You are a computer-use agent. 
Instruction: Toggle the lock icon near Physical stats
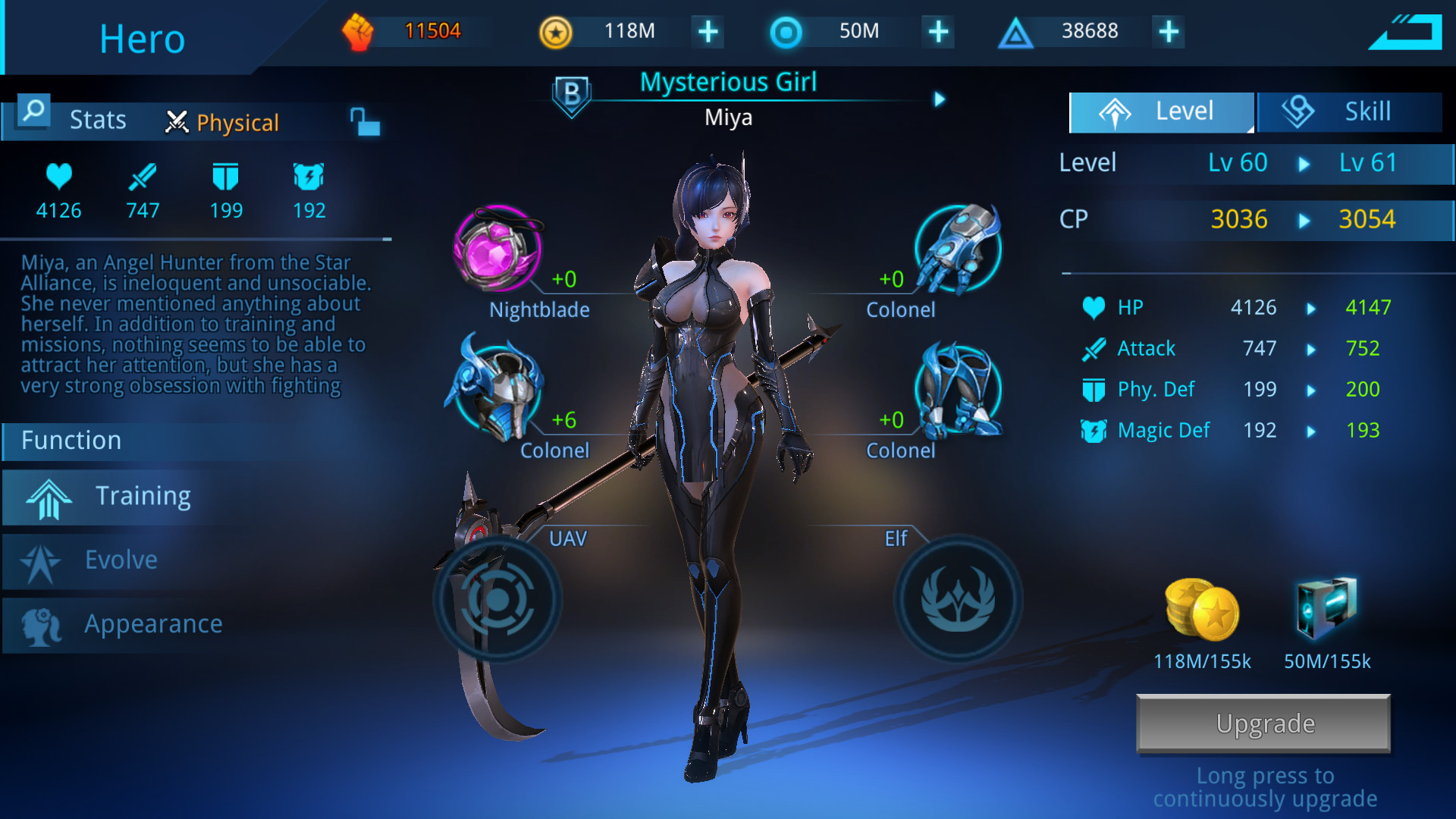tap(364, 121)
